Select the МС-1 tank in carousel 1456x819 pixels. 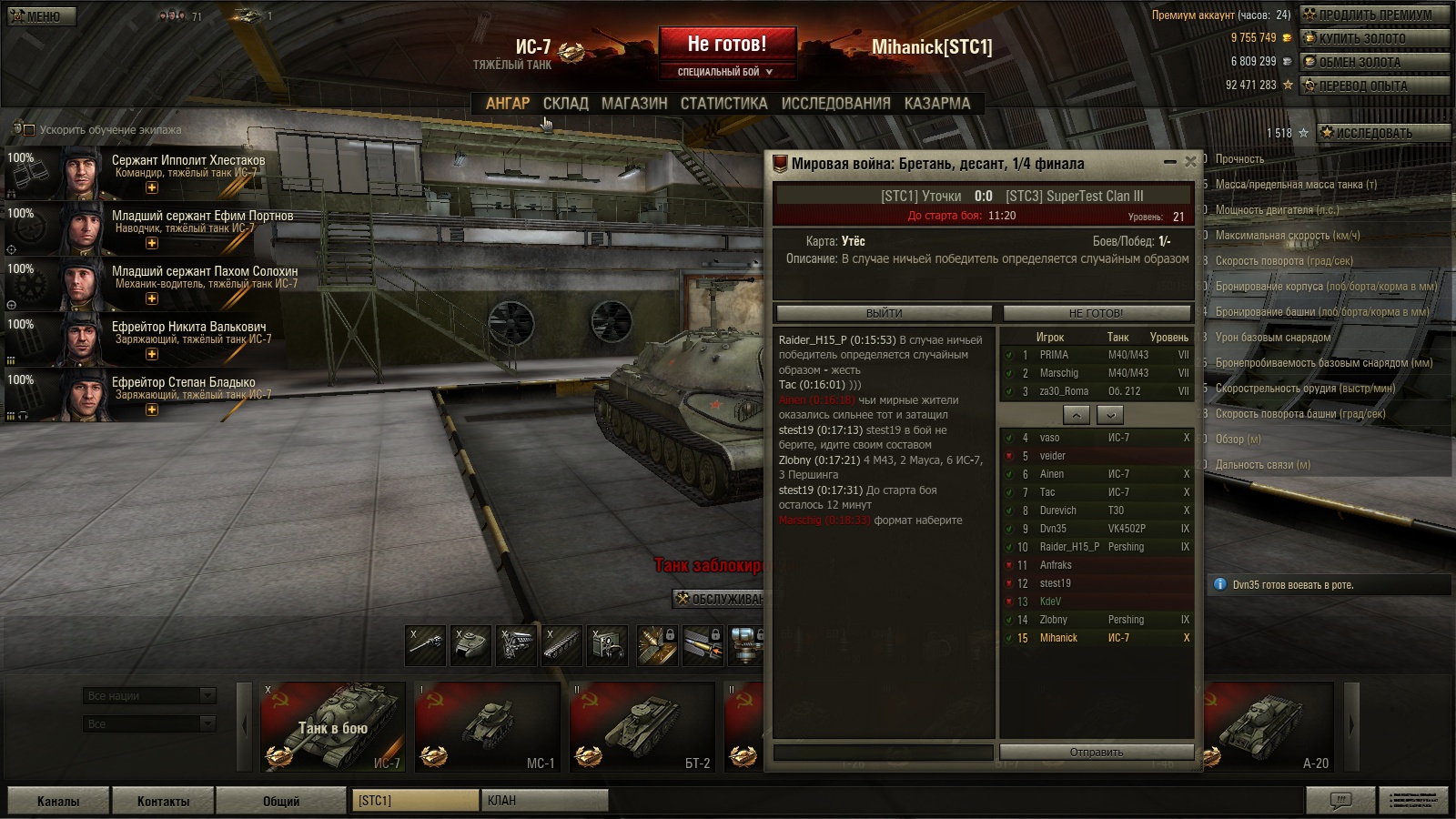(487, 727)
